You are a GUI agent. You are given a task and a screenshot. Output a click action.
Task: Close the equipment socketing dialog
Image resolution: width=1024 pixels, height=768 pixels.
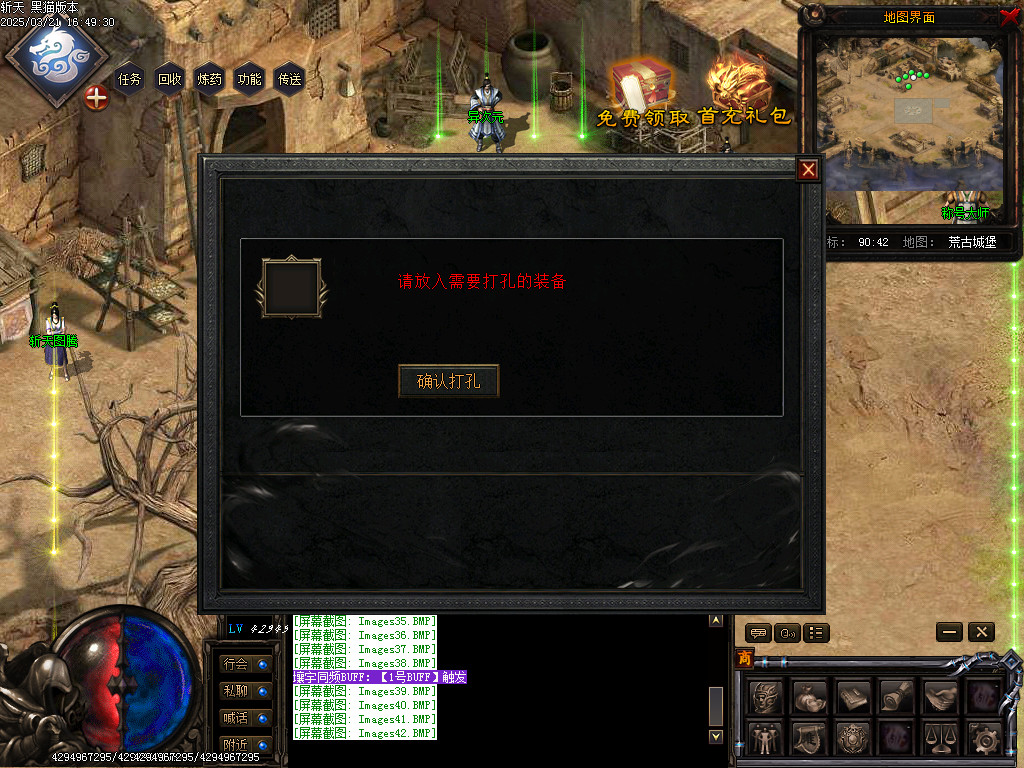pyautogui.click(x=808, y=170)
